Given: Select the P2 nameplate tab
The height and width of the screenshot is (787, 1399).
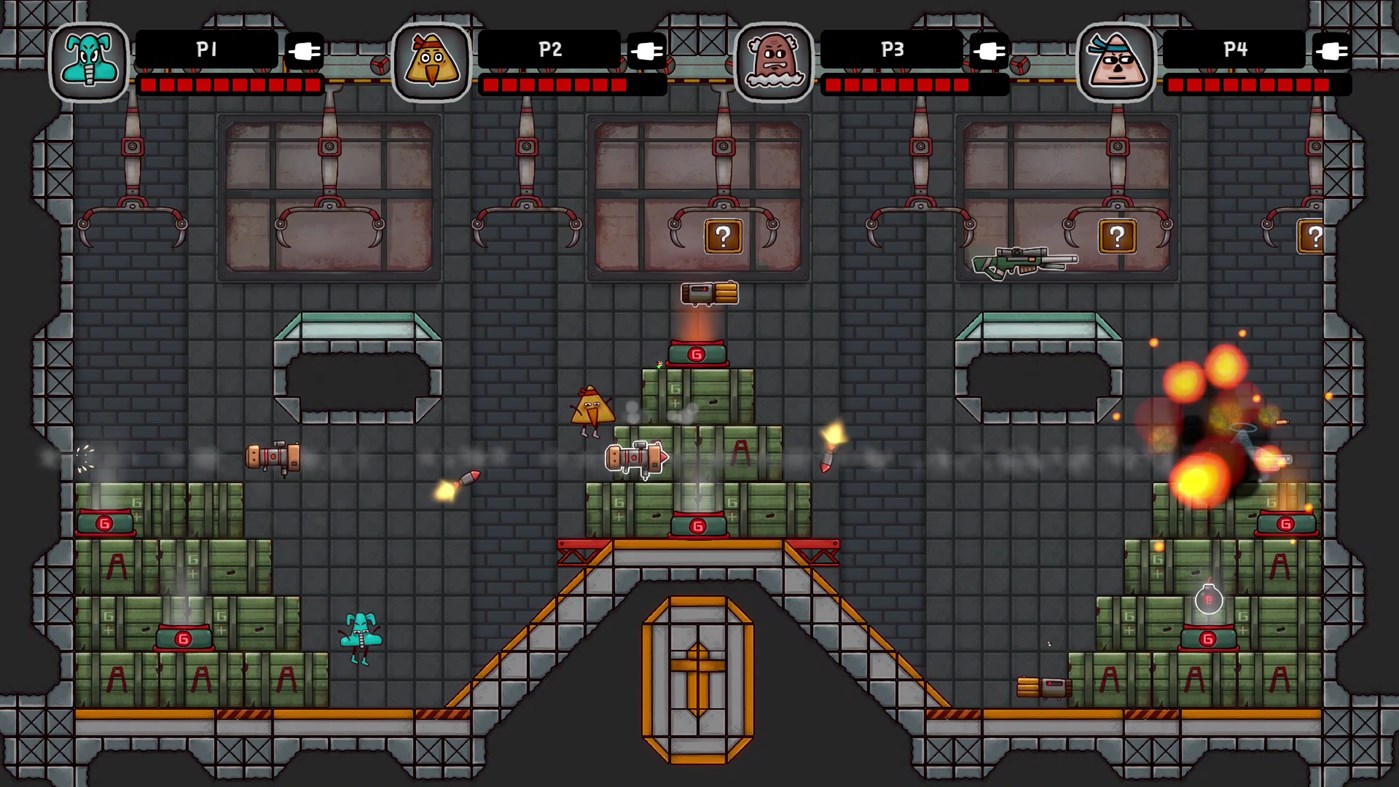Looking at the screenshot, I should (552, 48).
